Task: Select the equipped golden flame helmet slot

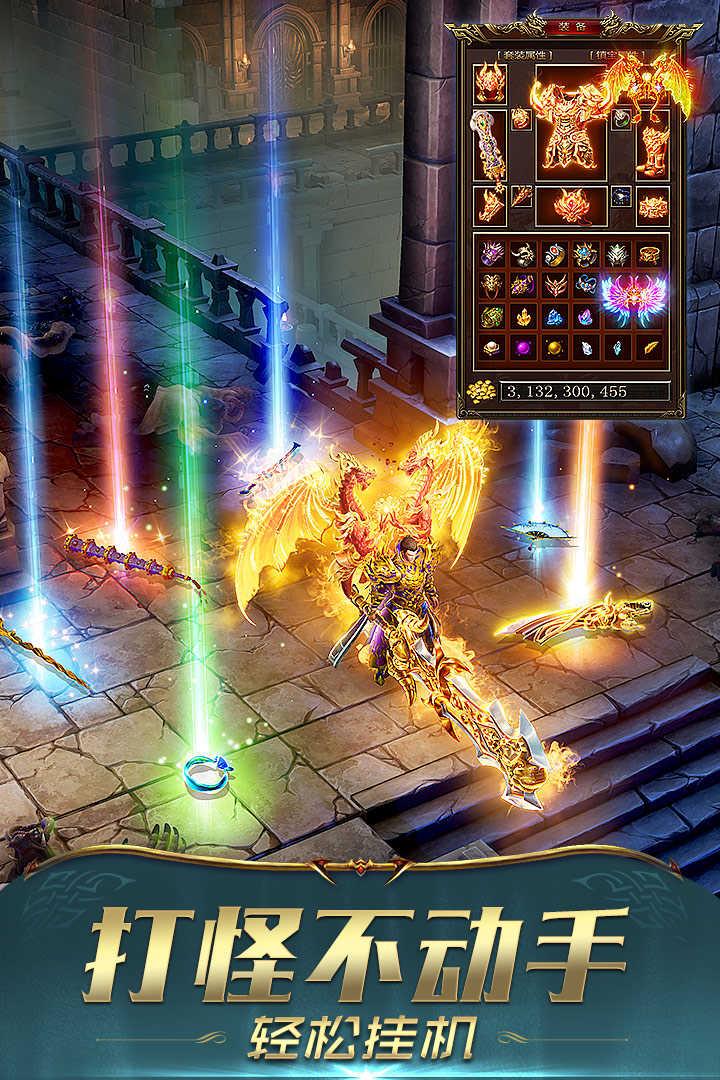Action: 490,82
